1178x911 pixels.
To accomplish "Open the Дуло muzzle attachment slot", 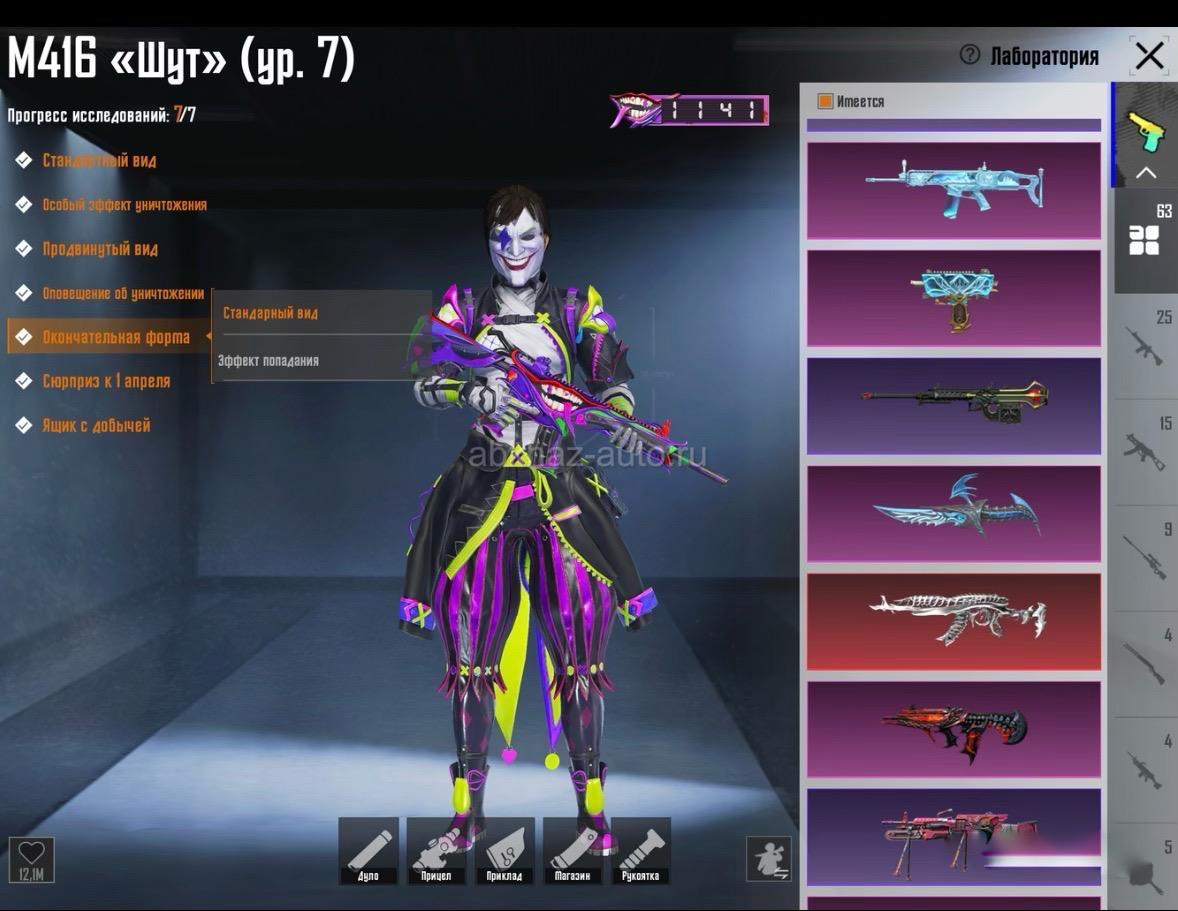I will (368, 850).
